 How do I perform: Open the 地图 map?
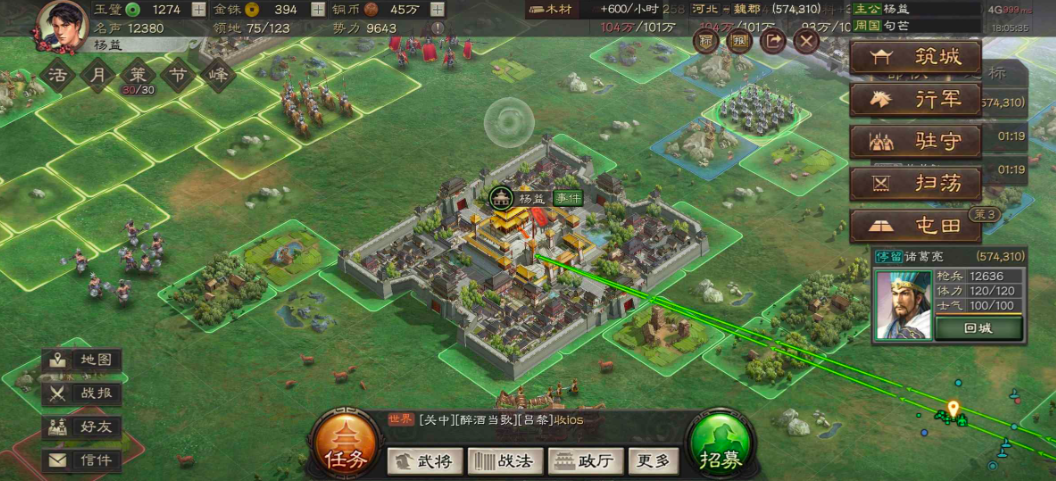pyautogui.click(x=83, y=360)
